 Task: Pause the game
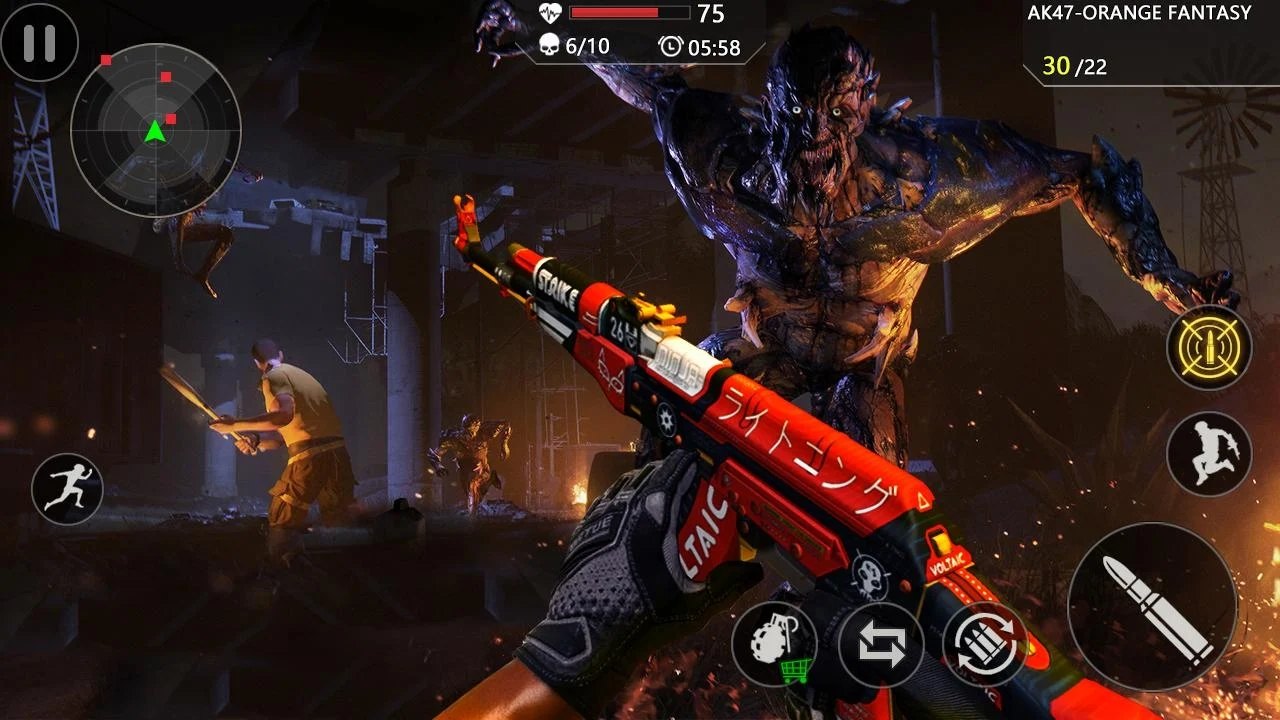click(39, 42)
